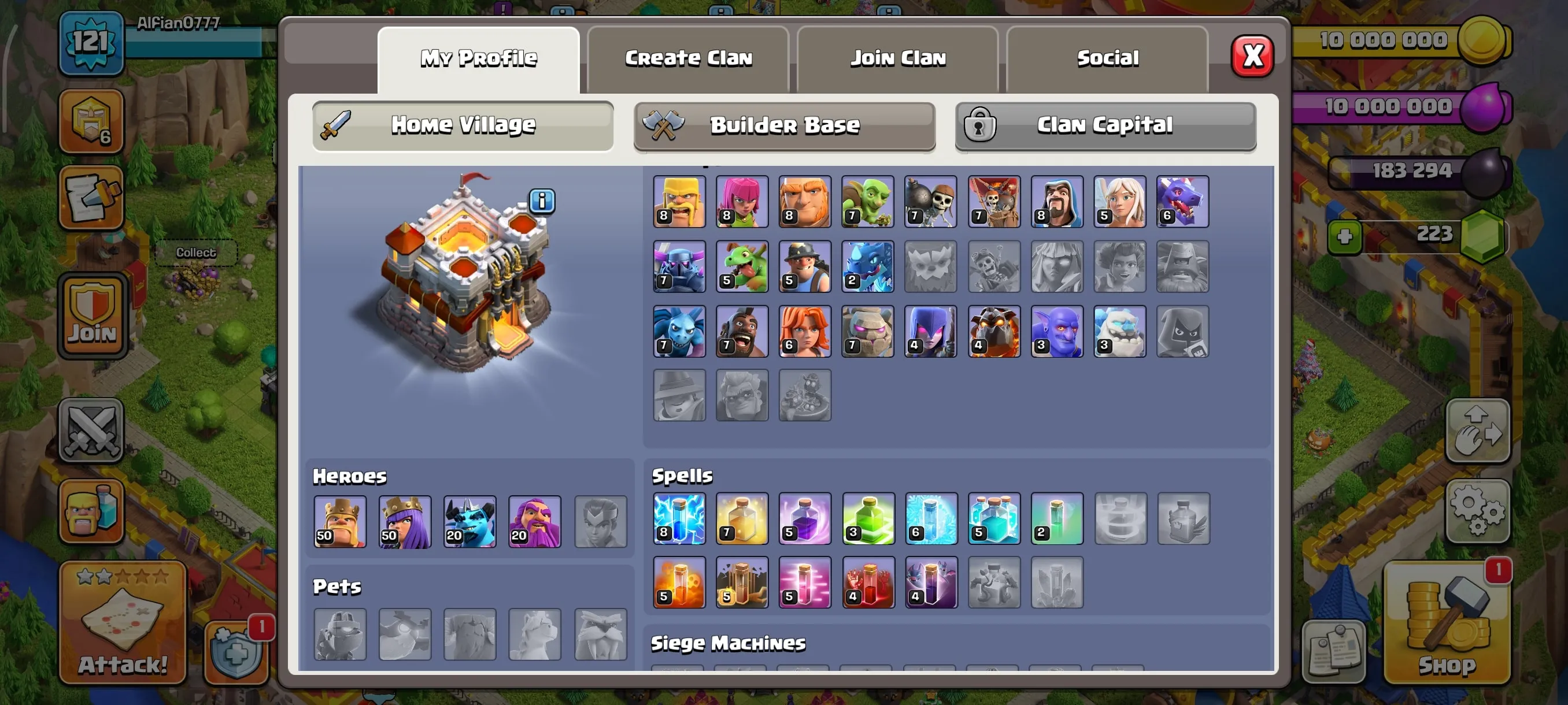
Task: Click the dark elixir storage bar
Action: (x=1412, y=170)
